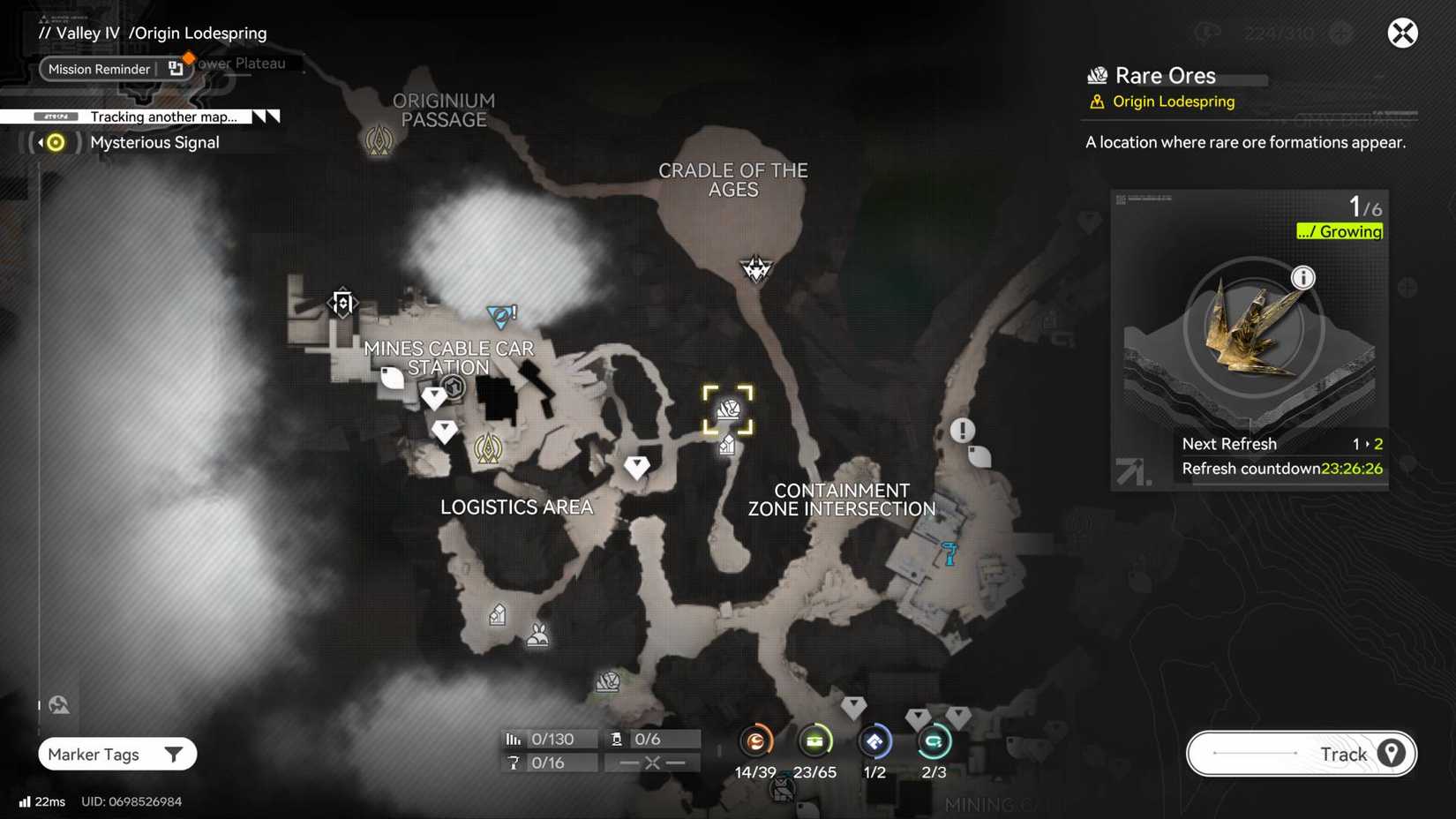Expand the Tracking another map notification

161,116
